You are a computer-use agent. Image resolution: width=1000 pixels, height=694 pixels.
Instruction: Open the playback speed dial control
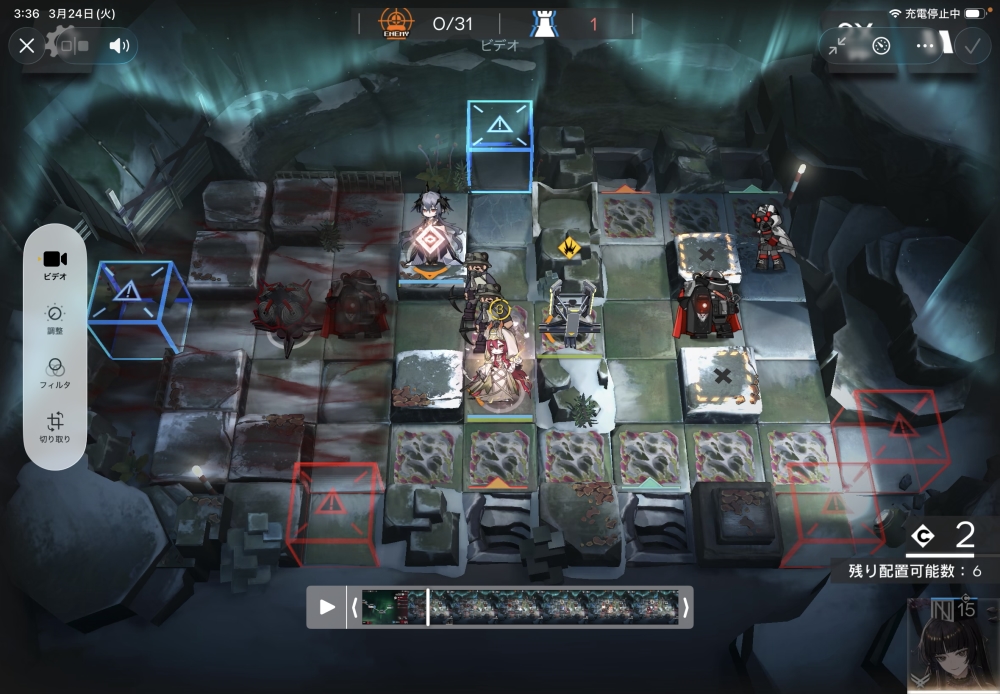(x=881, y=45)
